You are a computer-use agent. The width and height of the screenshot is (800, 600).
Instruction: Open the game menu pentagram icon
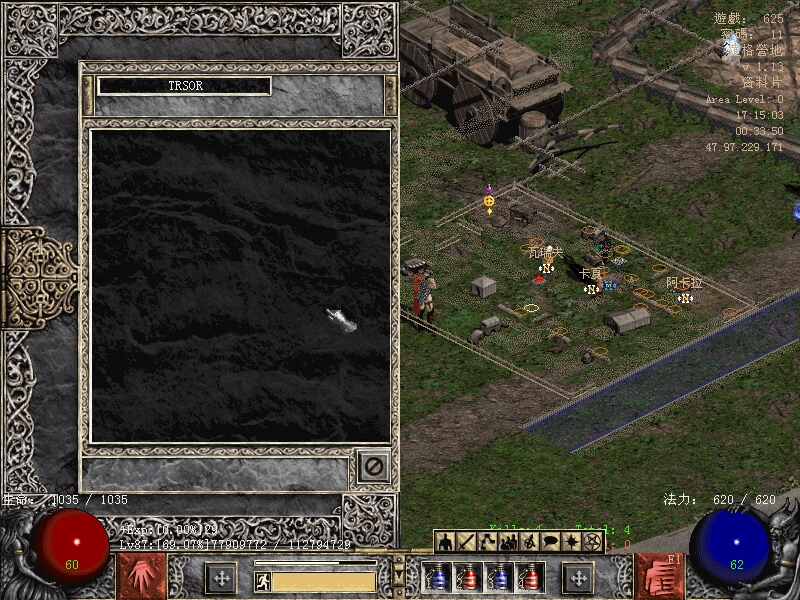point(593,542)
